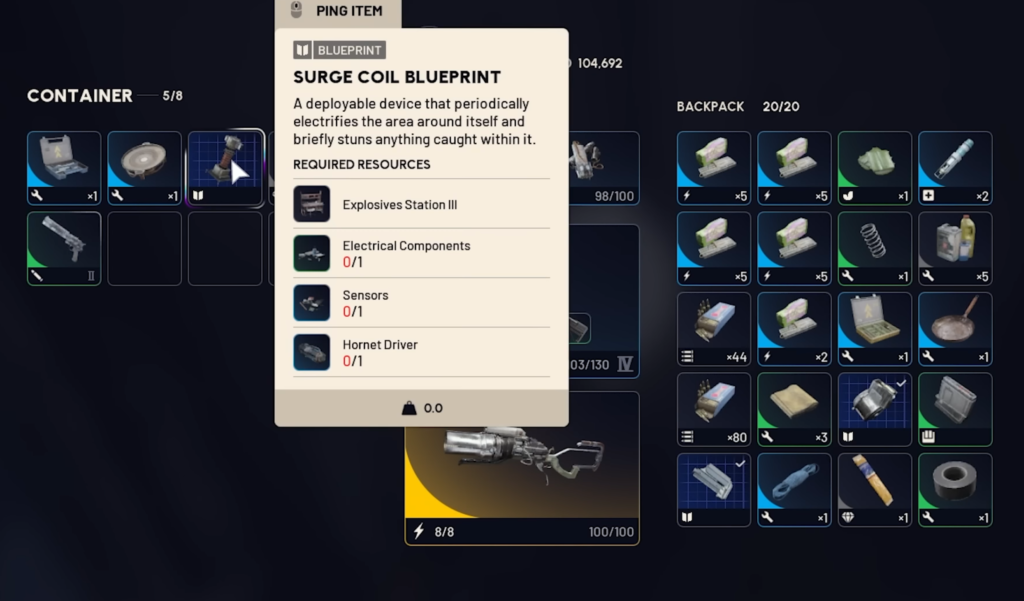Select the equipped weapon with 8/8 charge
Image resolution: width=1024 pixels, height=601 pixels.
[x=521, y=468]
